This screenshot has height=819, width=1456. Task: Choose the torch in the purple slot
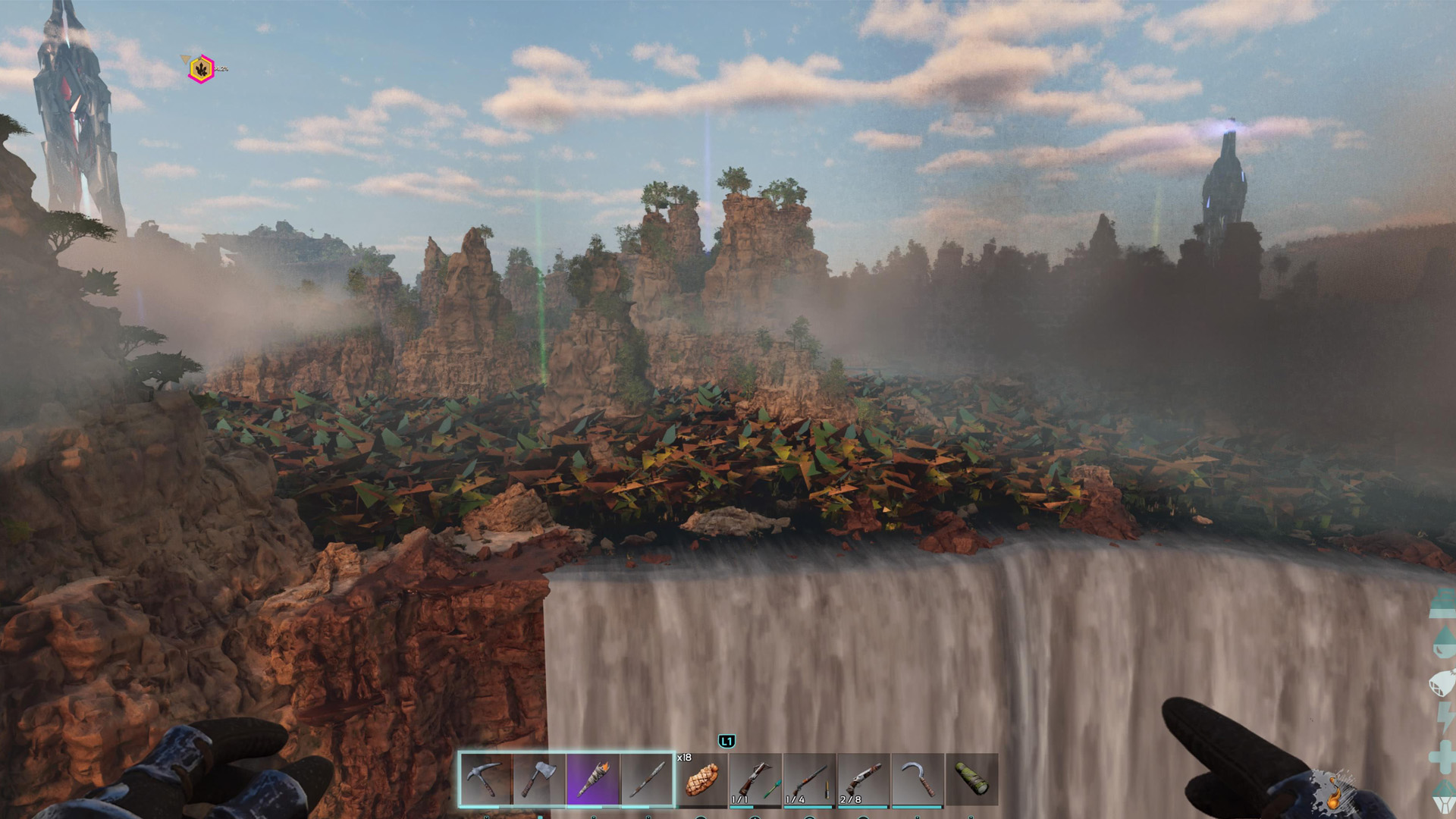(593, 779)
